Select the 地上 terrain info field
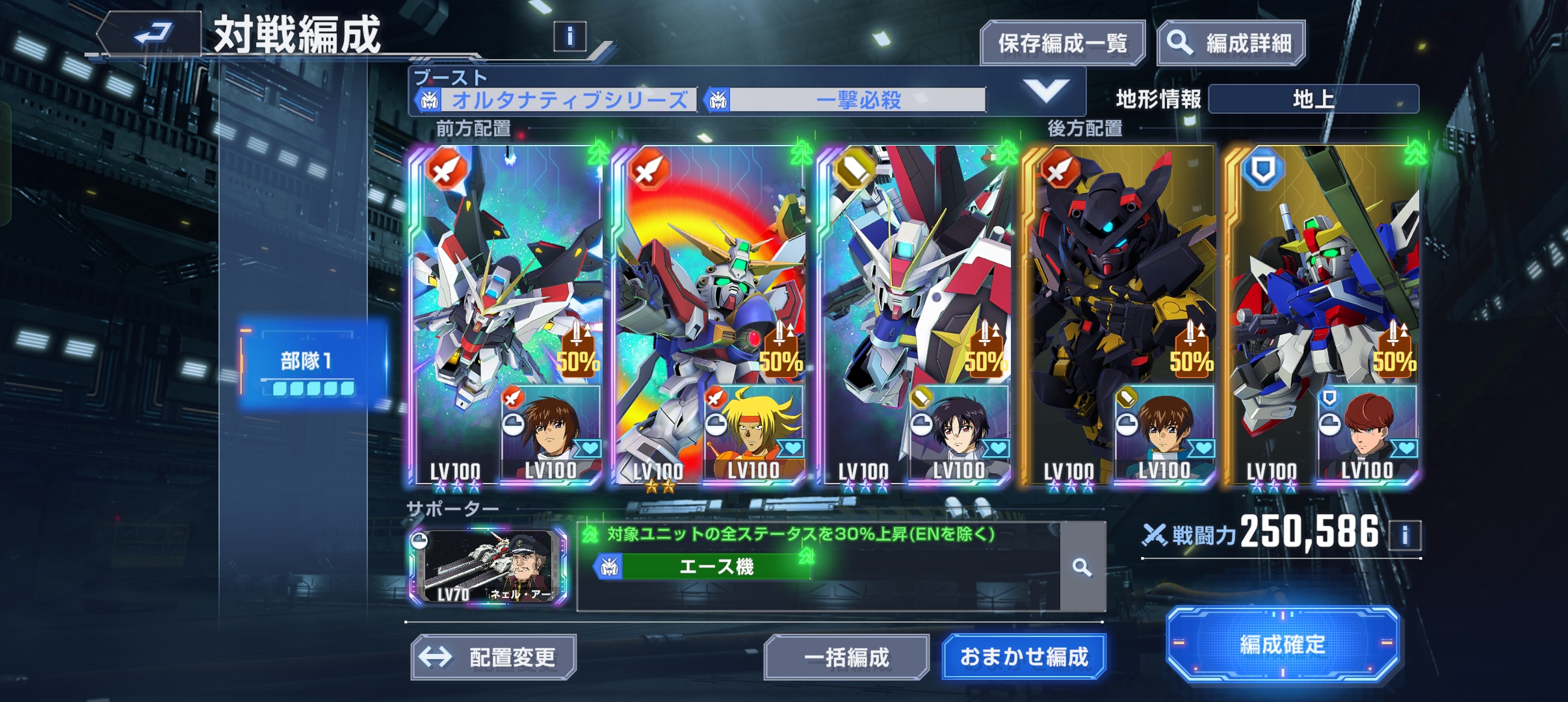The width and height of the screenshot is (1568, 702). (x=1313, y=99)
